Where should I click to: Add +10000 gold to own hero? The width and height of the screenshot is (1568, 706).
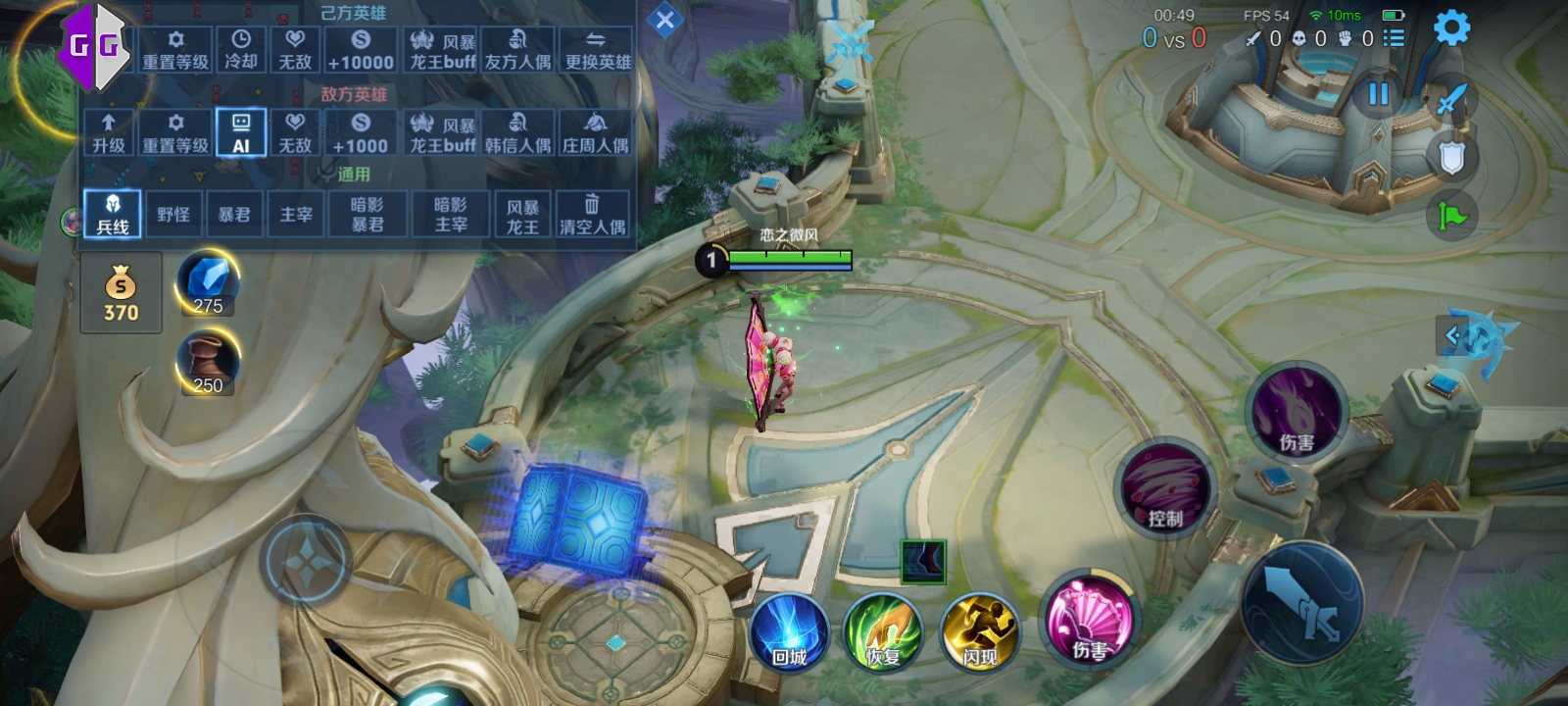[361, 49]
